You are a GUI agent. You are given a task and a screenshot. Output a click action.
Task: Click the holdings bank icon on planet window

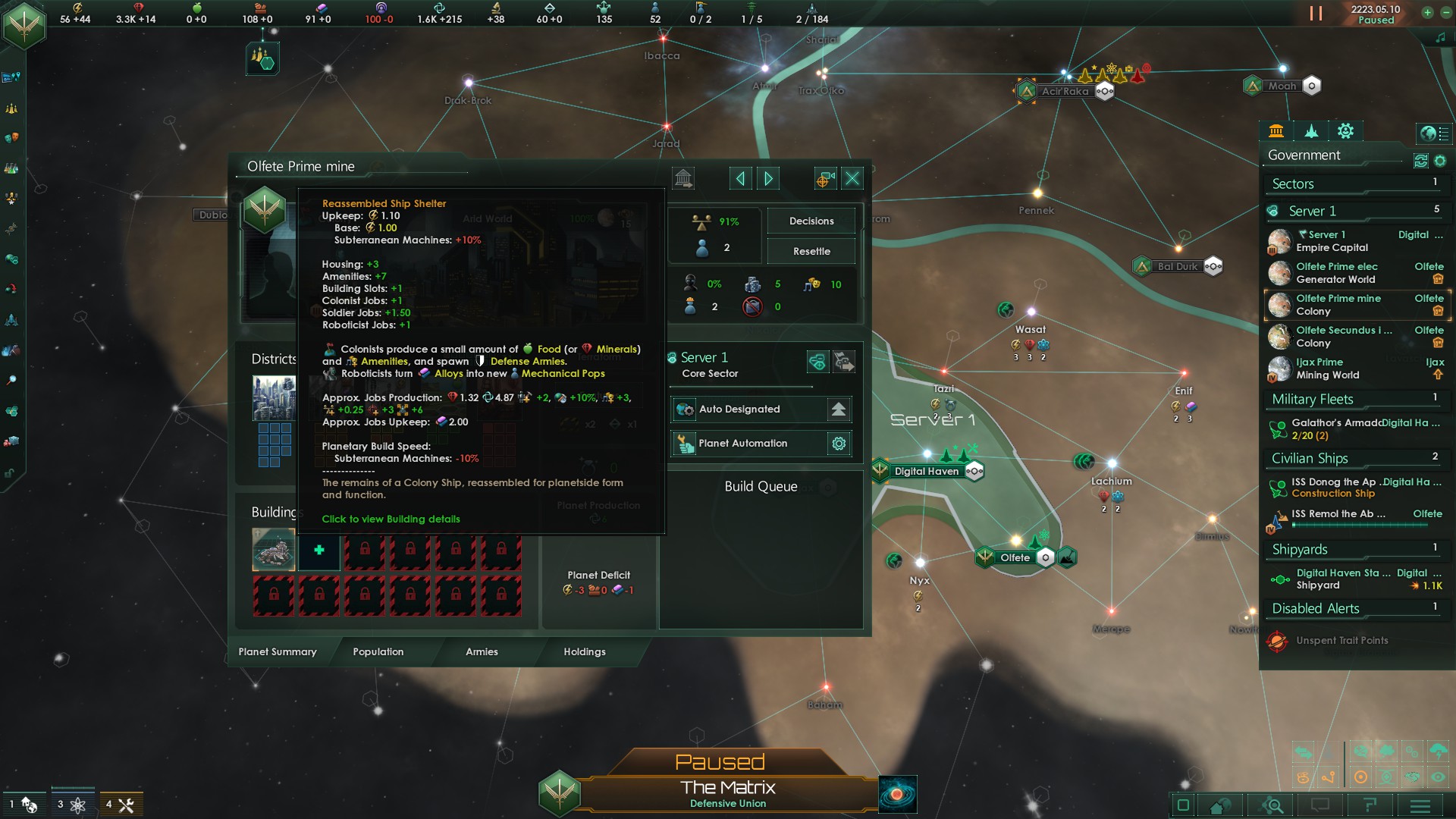click(x=683, y=178)
